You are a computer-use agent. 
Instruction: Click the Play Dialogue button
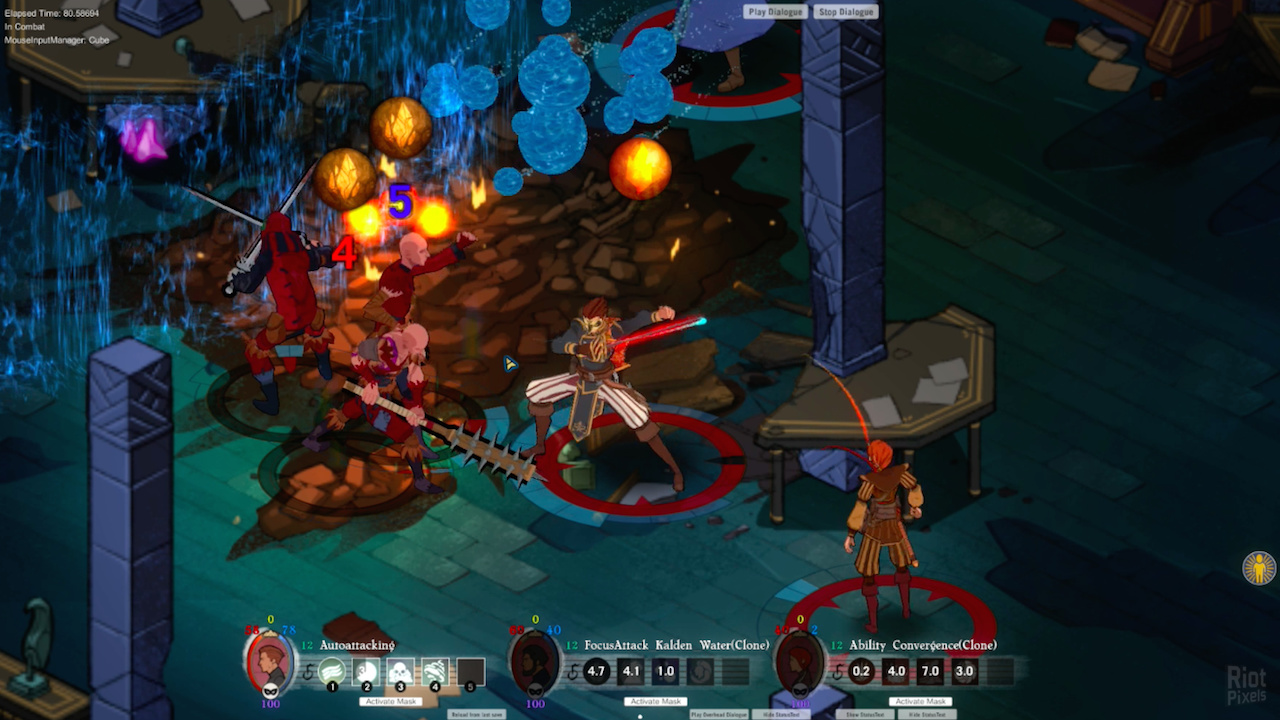pyautogui.click(x=776, y=12)
